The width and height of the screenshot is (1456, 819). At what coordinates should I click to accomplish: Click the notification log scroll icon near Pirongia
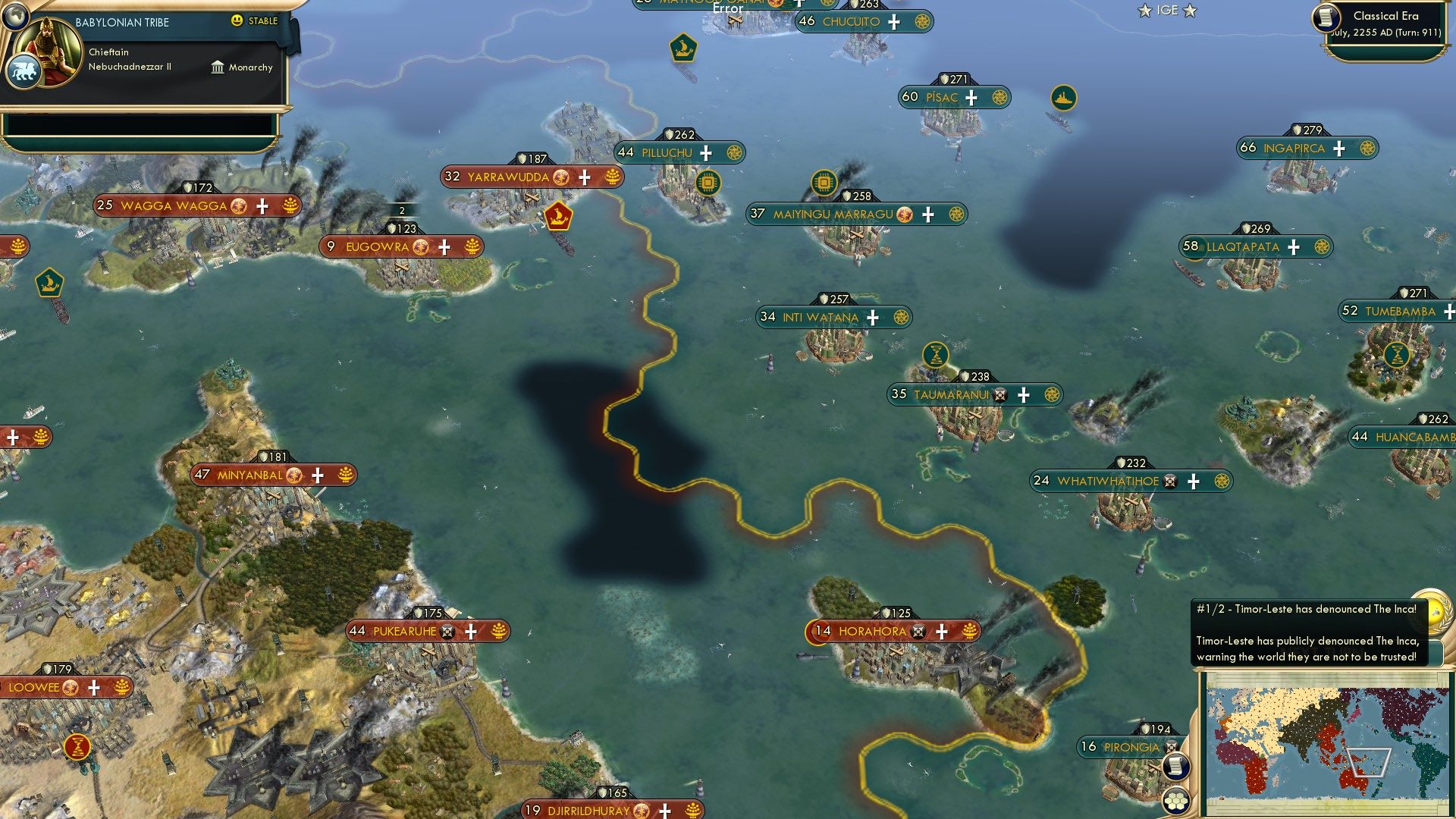tap(1176, 767)
